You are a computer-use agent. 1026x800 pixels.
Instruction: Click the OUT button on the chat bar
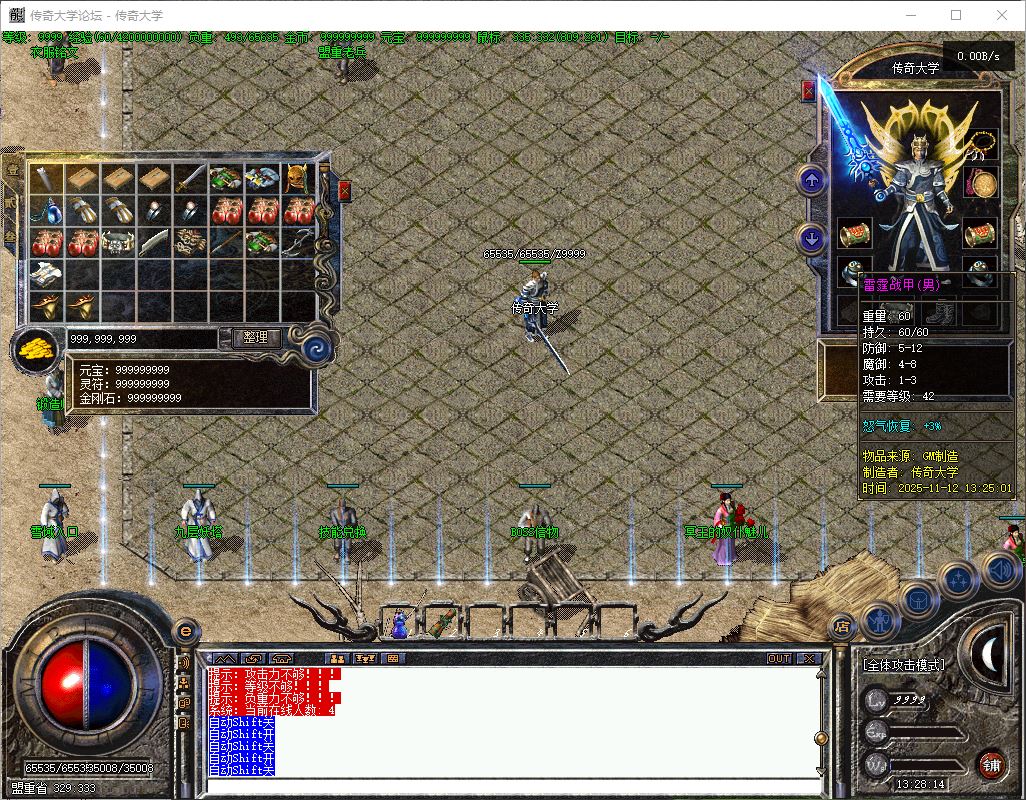(x=779, y=658)
